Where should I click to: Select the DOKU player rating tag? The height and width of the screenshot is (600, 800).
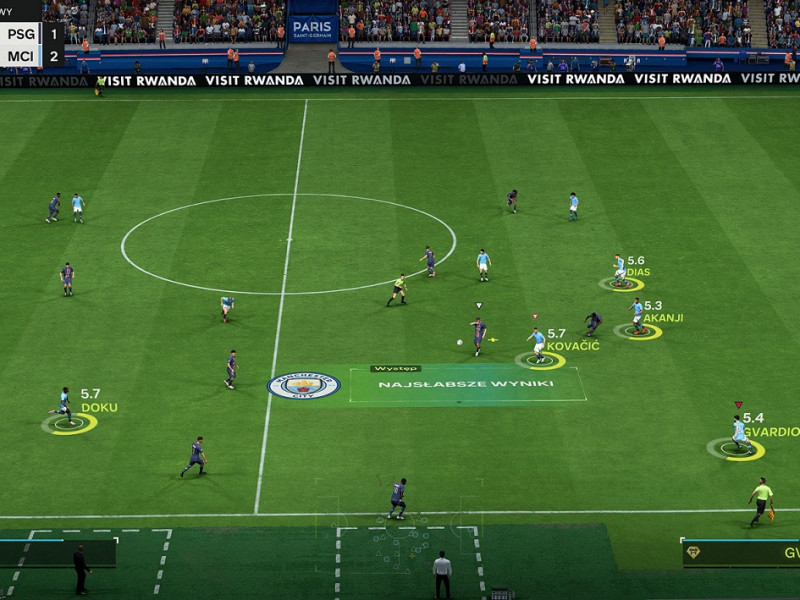(98, 401)
